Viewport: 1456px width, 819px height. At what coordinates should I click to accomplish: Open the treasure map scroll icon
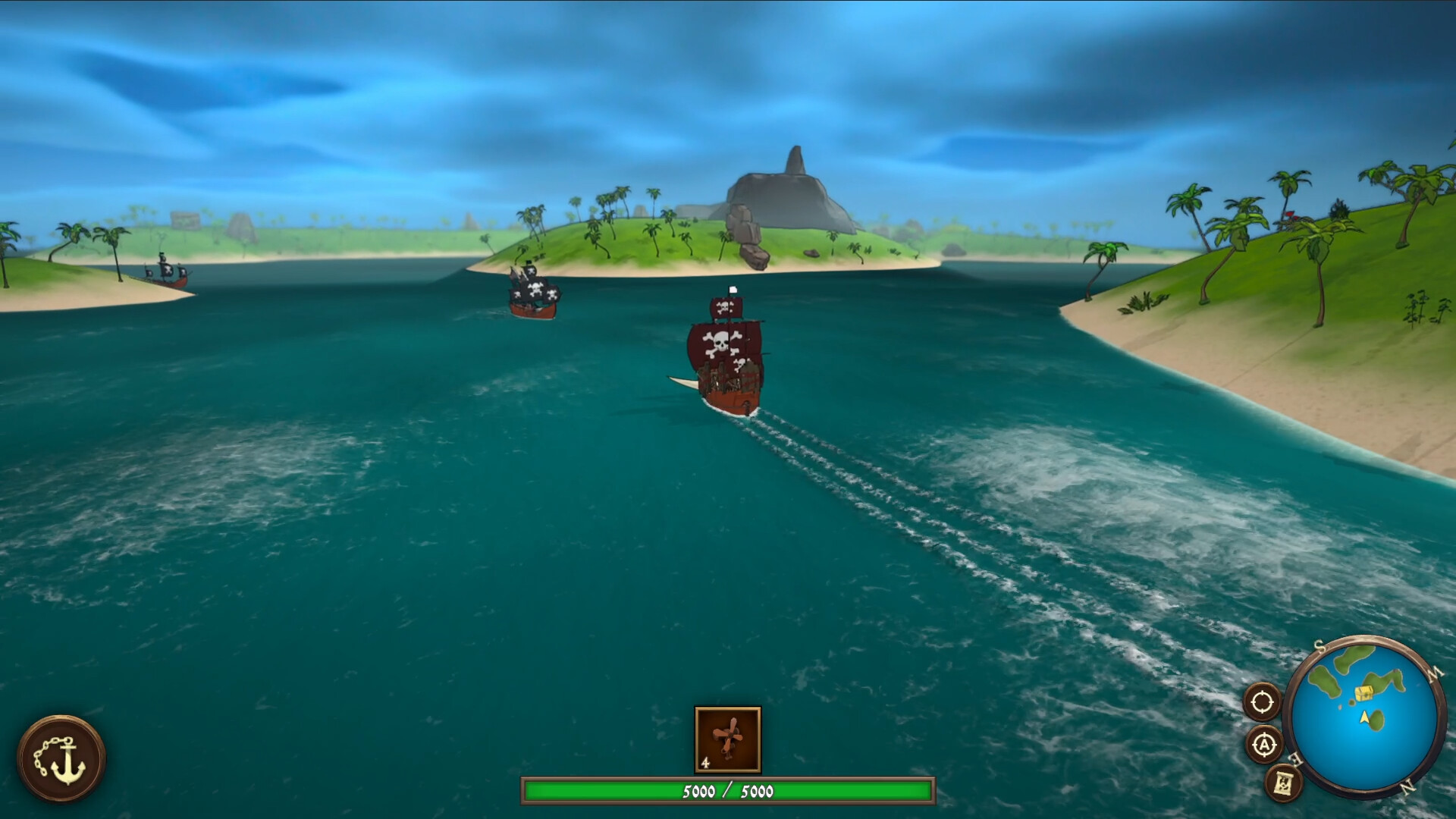click(x=1285, y=785)
